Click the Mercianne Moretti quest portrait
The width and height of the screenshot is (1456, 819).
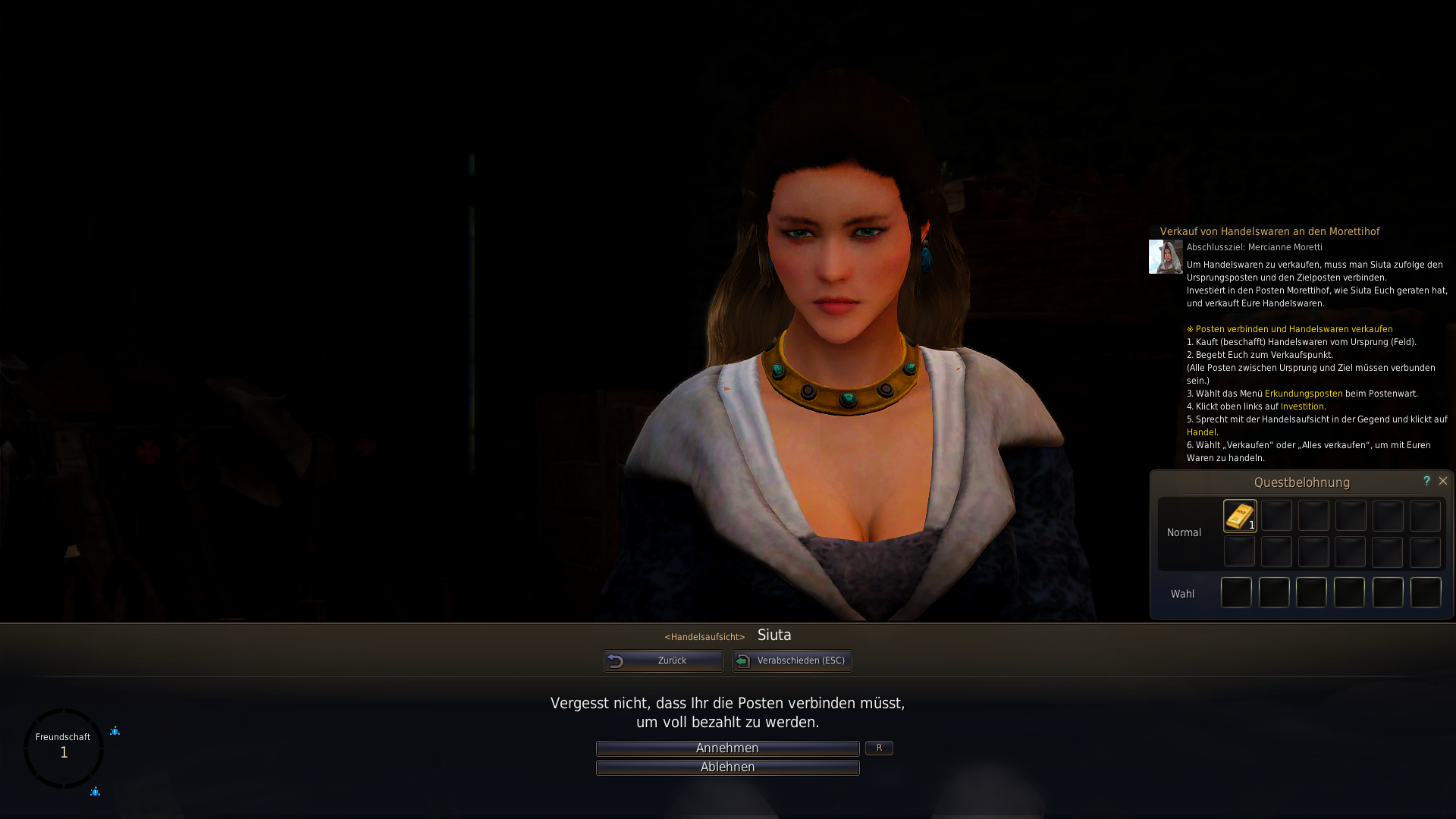pyautogui.click(x=1166, y=257)
